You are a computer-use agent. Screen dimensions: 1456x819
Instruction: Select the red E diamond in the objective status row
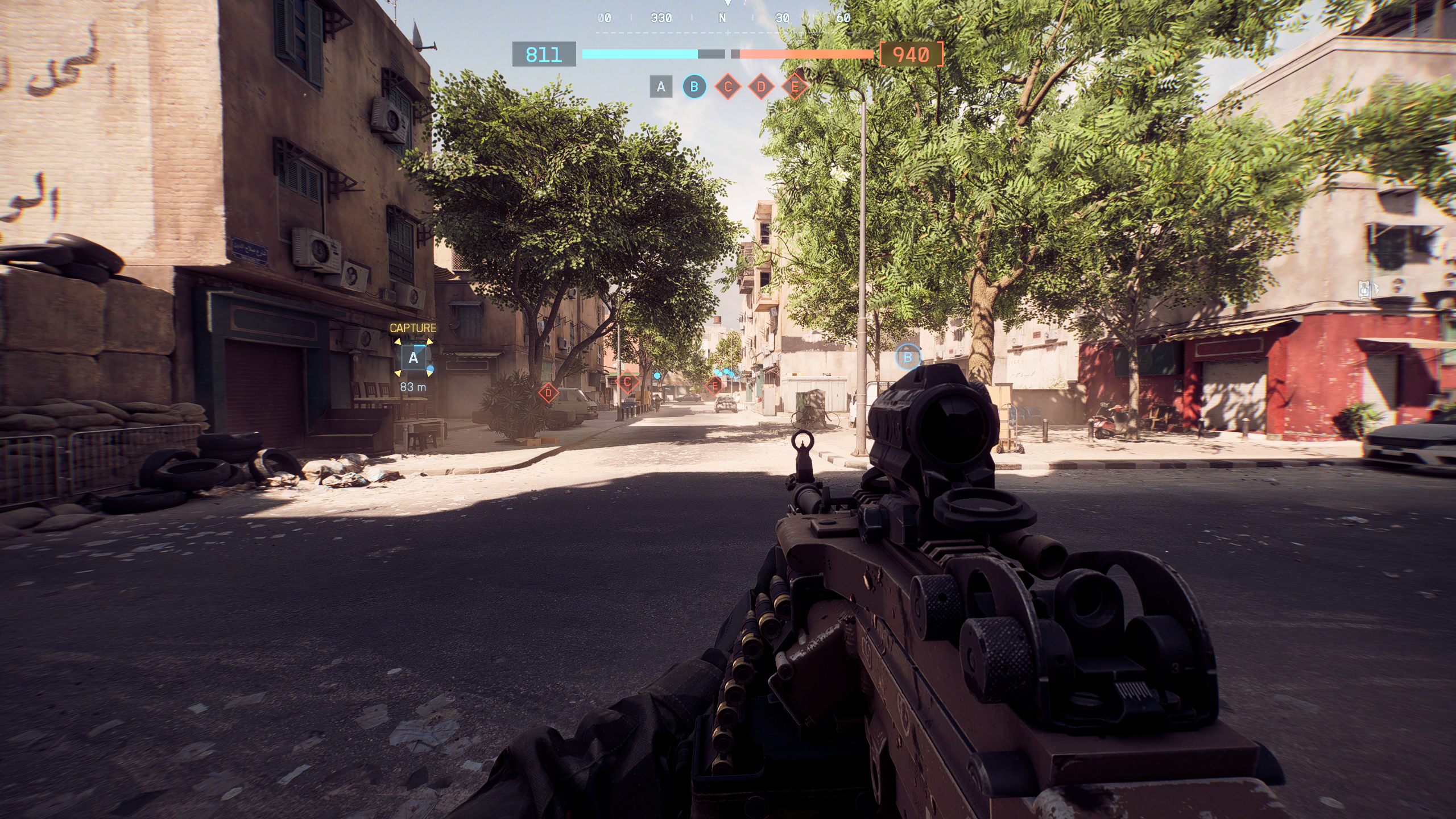795,87
